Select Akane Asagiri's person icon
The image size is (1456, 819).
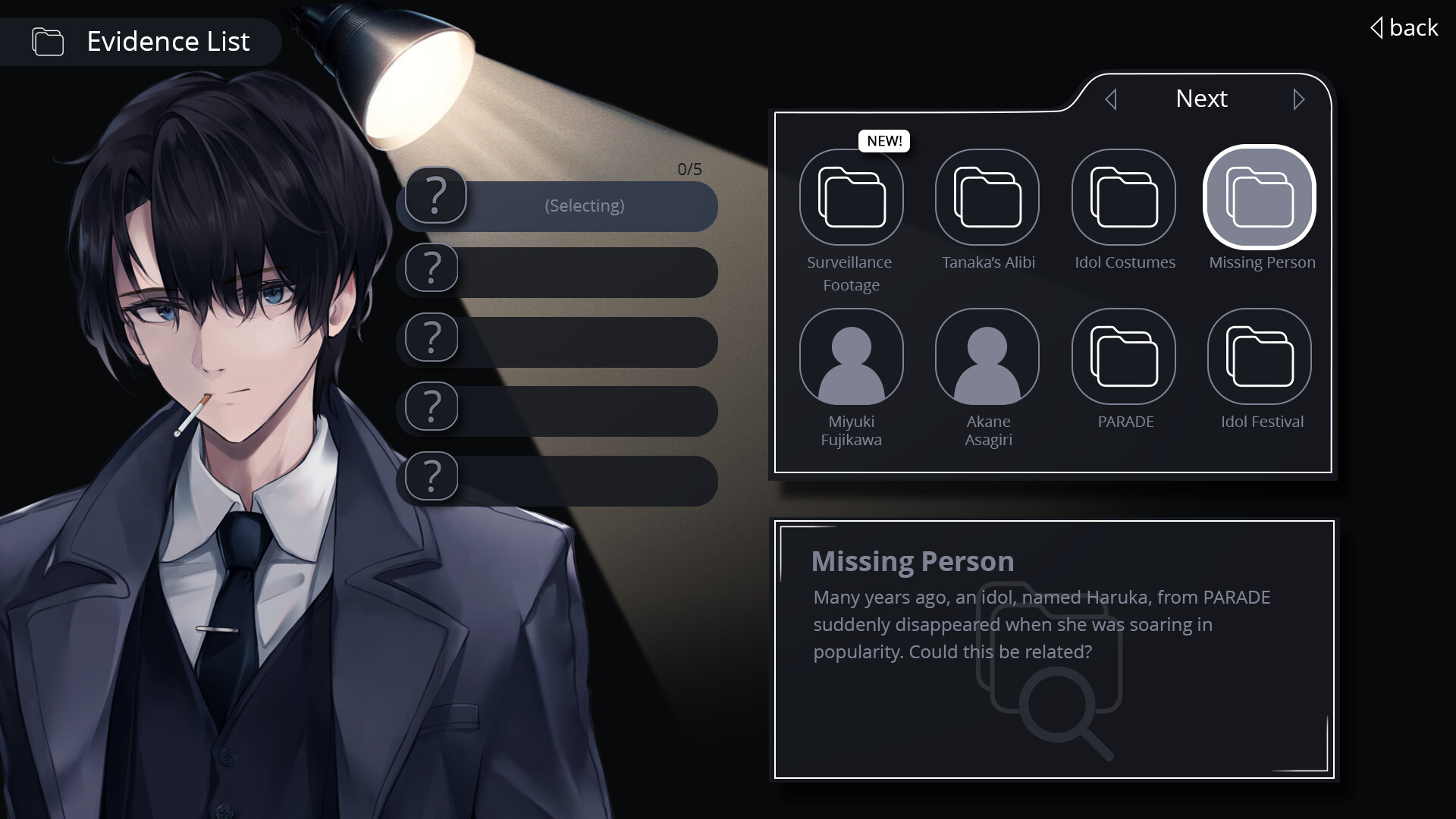tap(987, 356)
